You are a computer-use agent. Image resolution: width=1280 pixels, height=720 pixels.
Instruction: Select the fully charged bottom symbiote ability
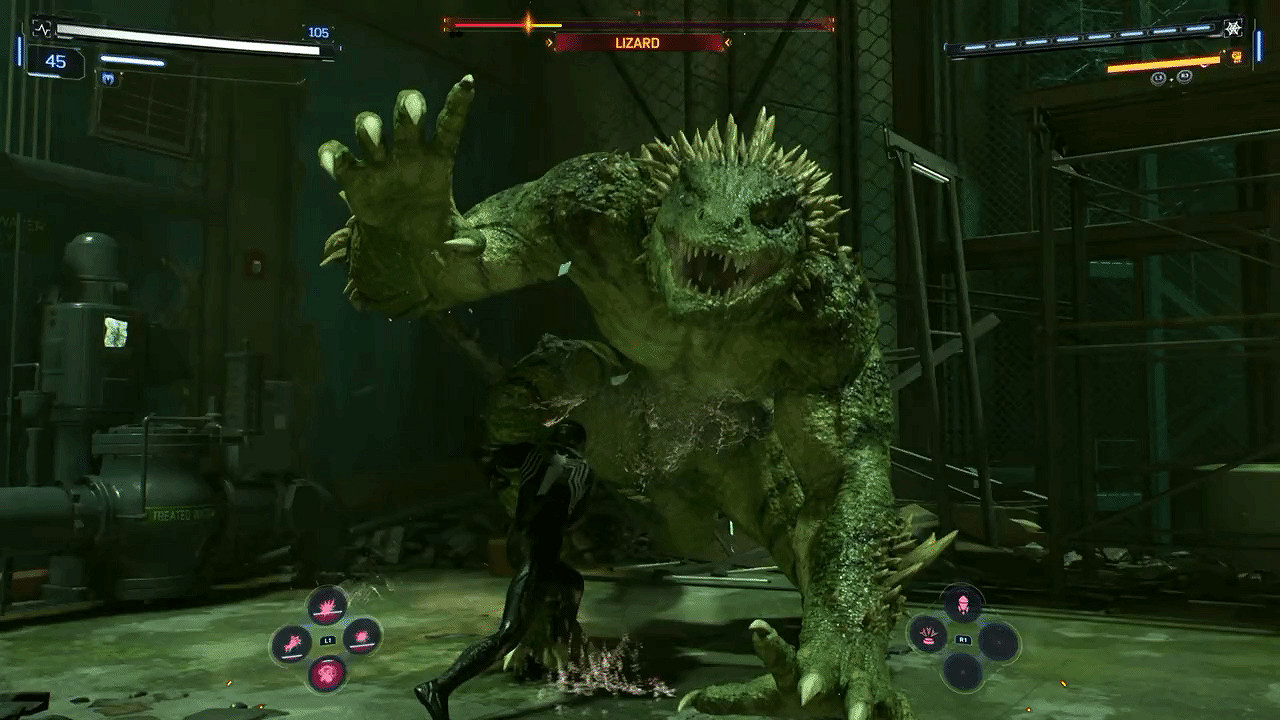(x=327, y=674)
